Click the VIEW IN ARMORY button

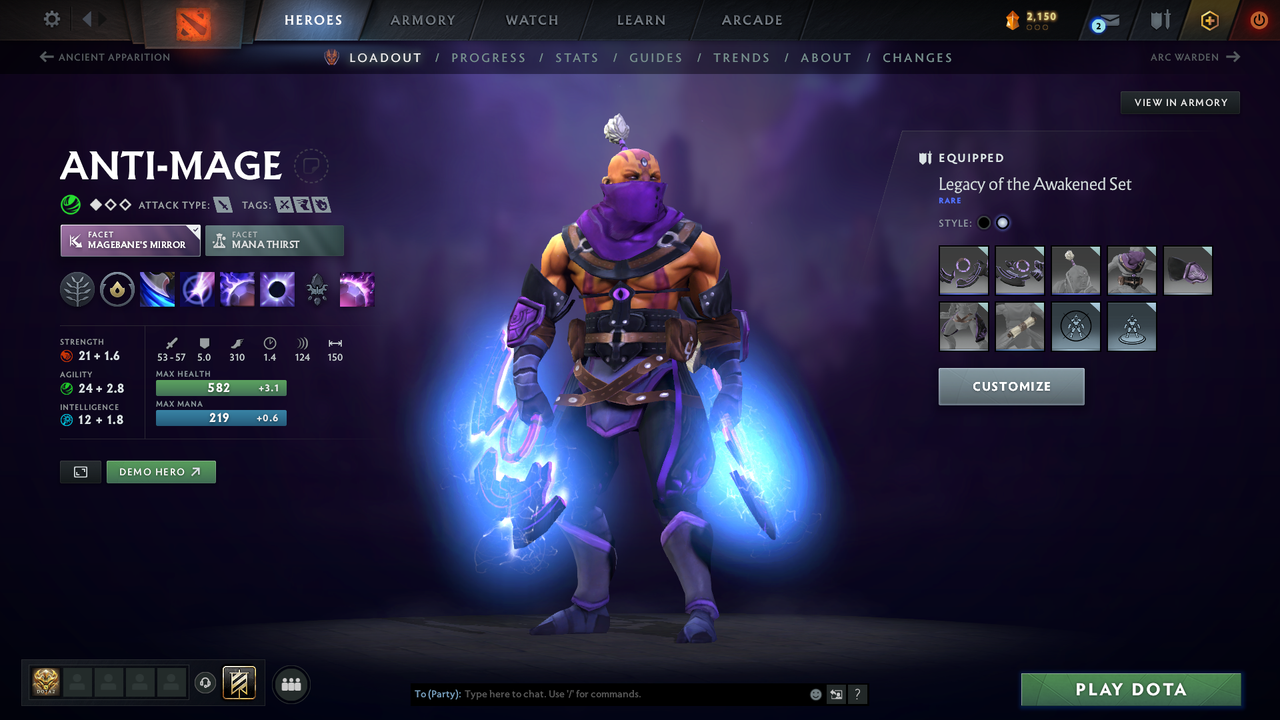(x=1179, y=102)
